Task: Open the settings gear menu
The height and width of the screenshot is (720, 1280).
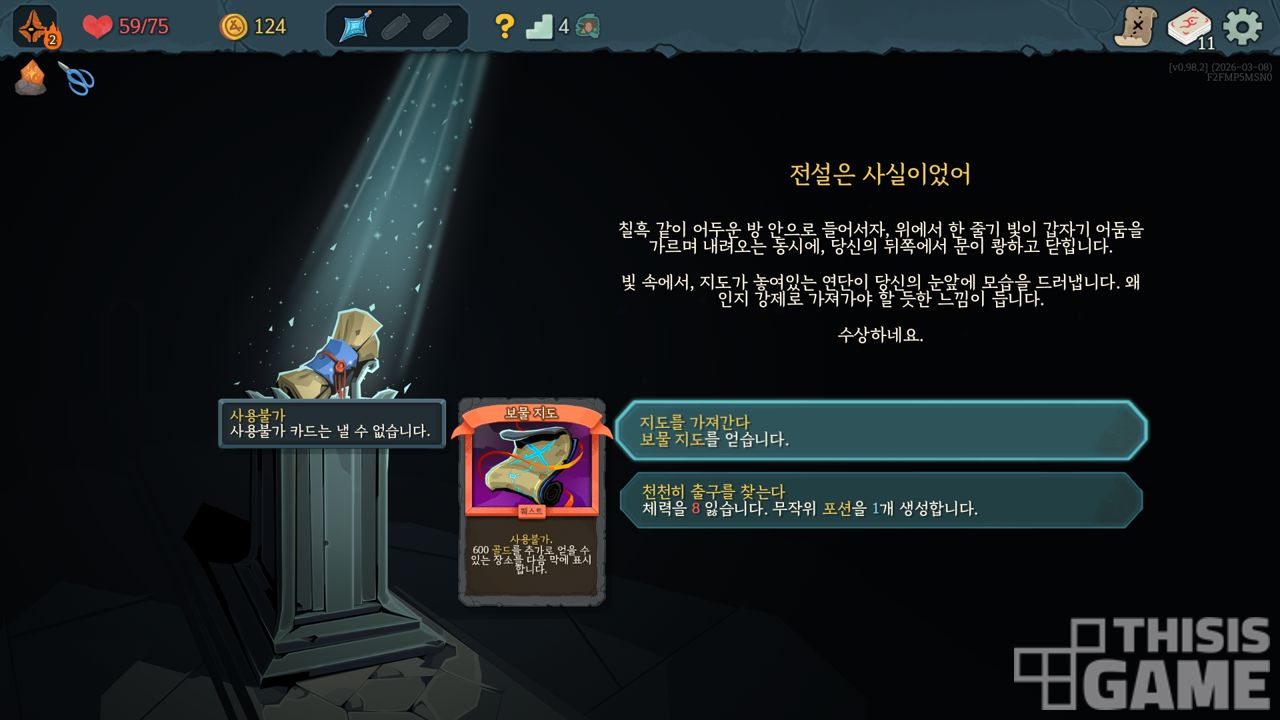Action: tap(1242, 26)
